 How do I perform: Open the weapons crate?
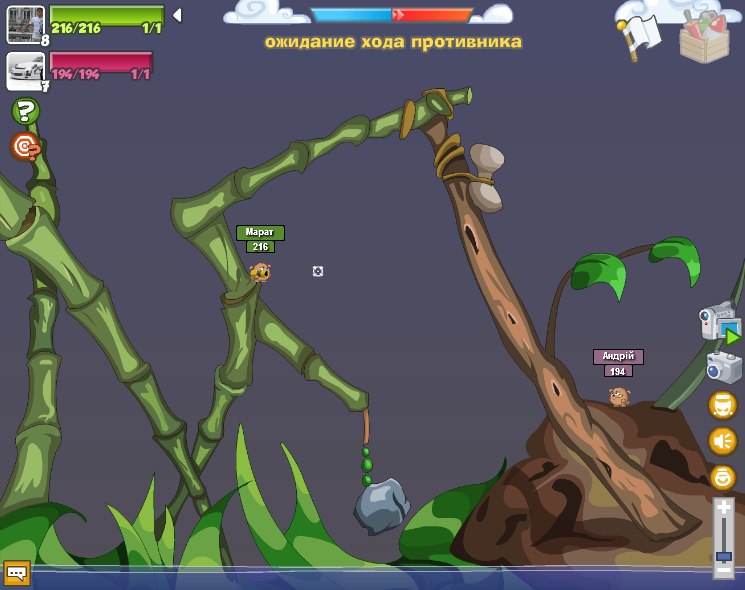704,36
